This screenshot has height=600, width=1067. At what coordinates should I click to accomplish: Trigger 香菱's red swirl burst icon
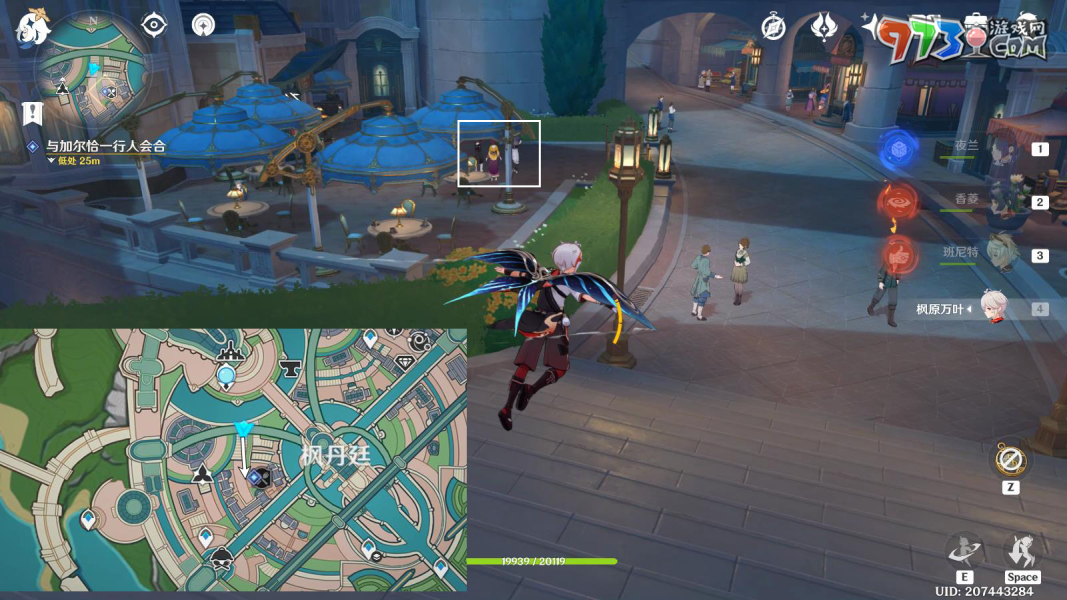[x=899, y=203]
